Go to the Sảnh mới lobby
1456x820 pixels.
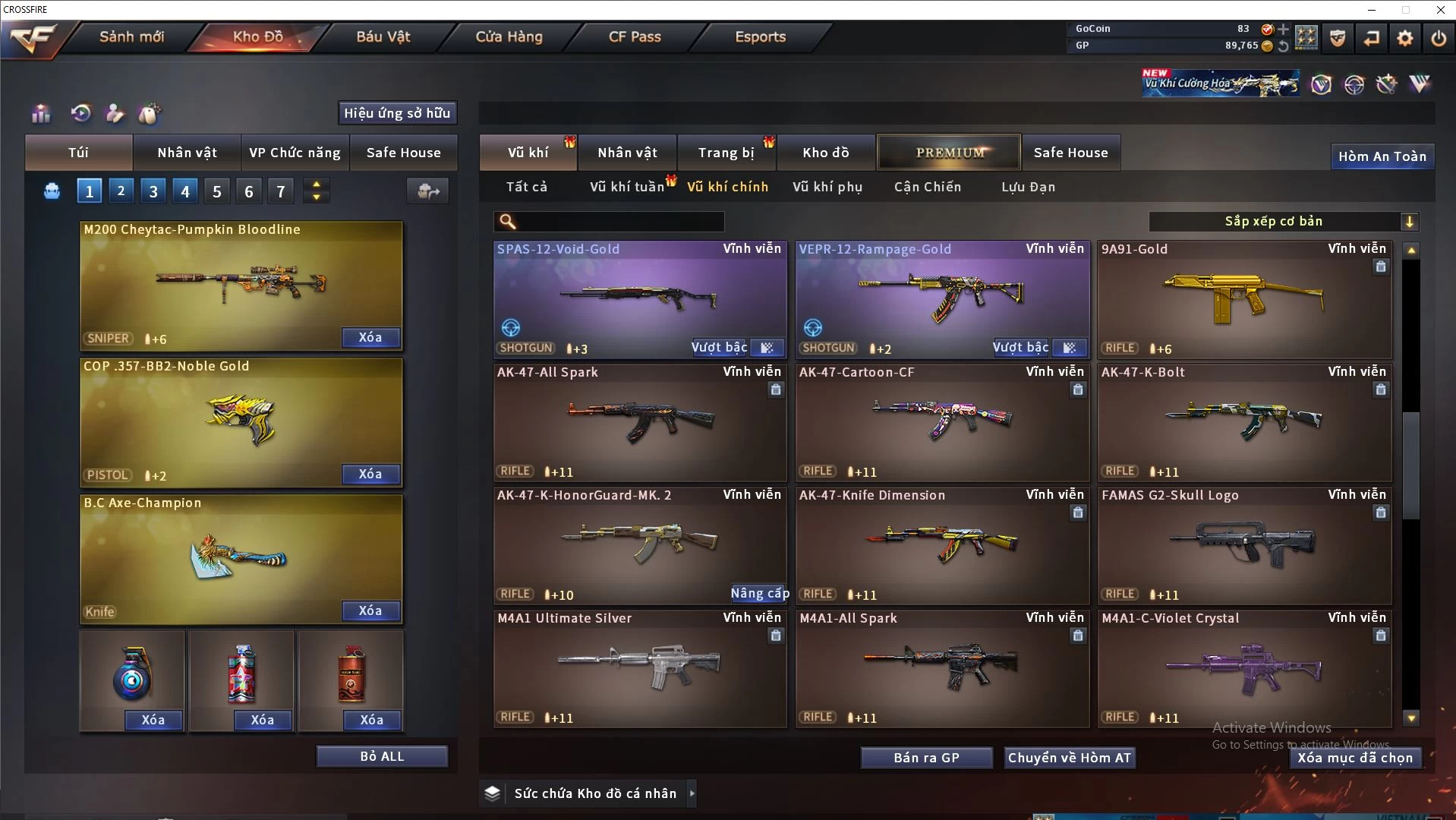click(x=131, y=36)
